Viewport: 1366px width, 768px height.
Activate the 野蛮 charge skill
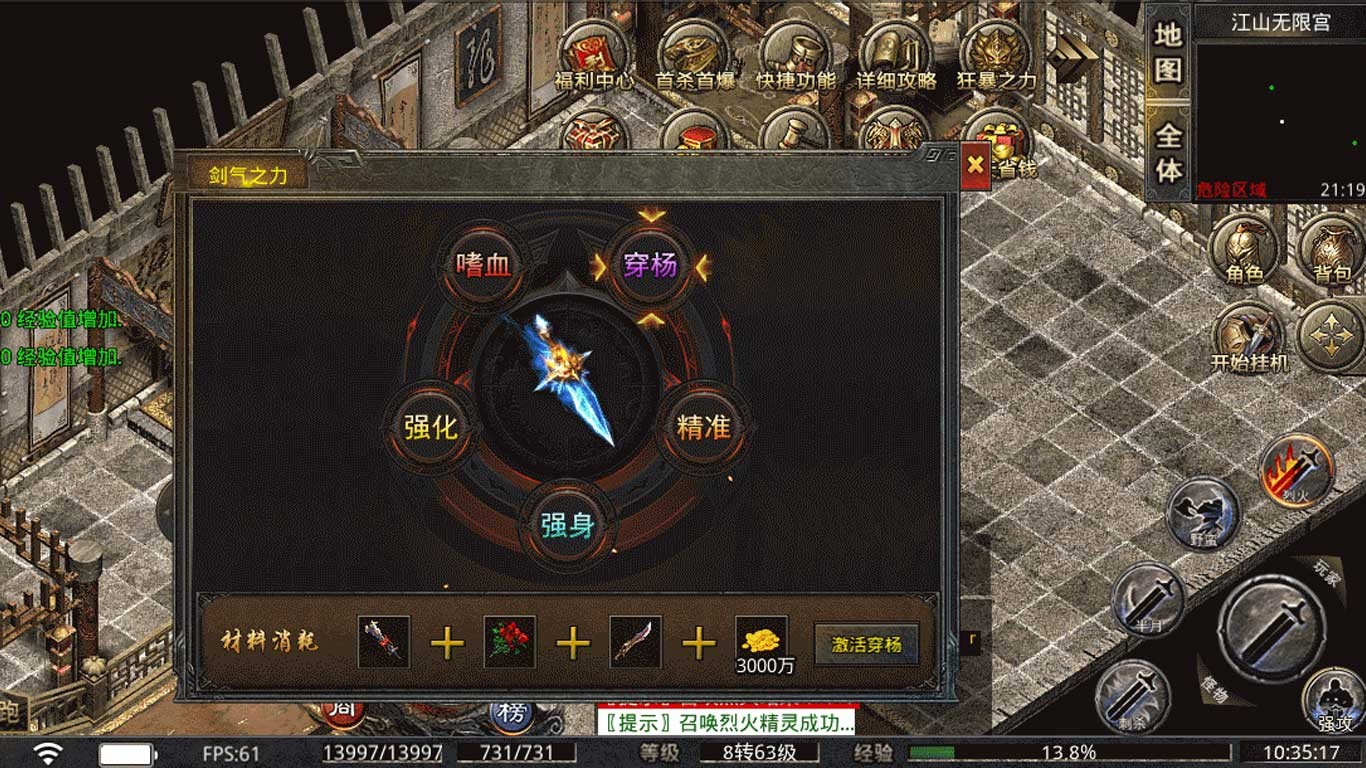1203,514
